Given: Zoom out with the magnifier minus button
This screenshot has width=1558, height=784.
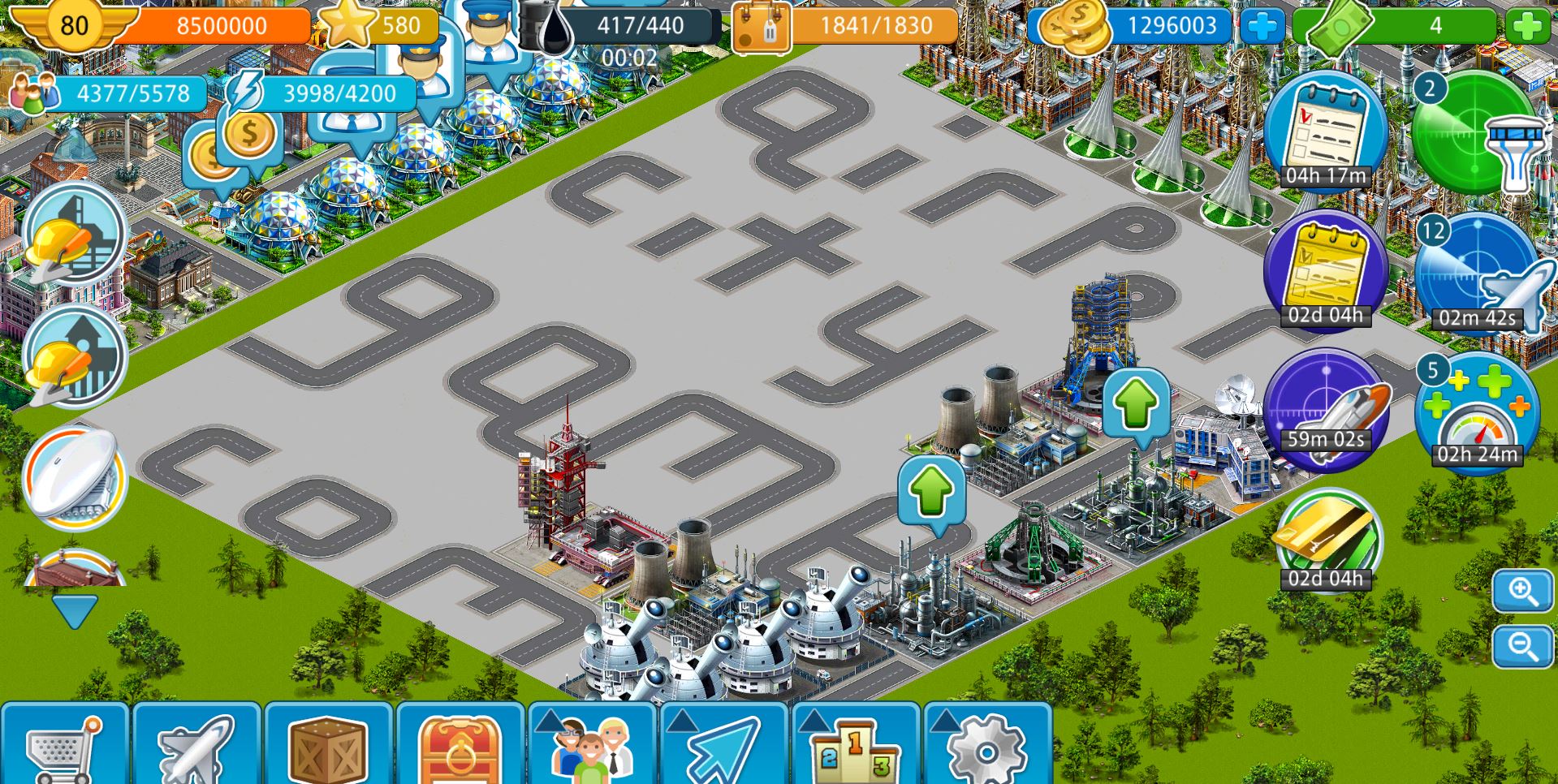Looking at the screenshot, I should (1522, 646).
